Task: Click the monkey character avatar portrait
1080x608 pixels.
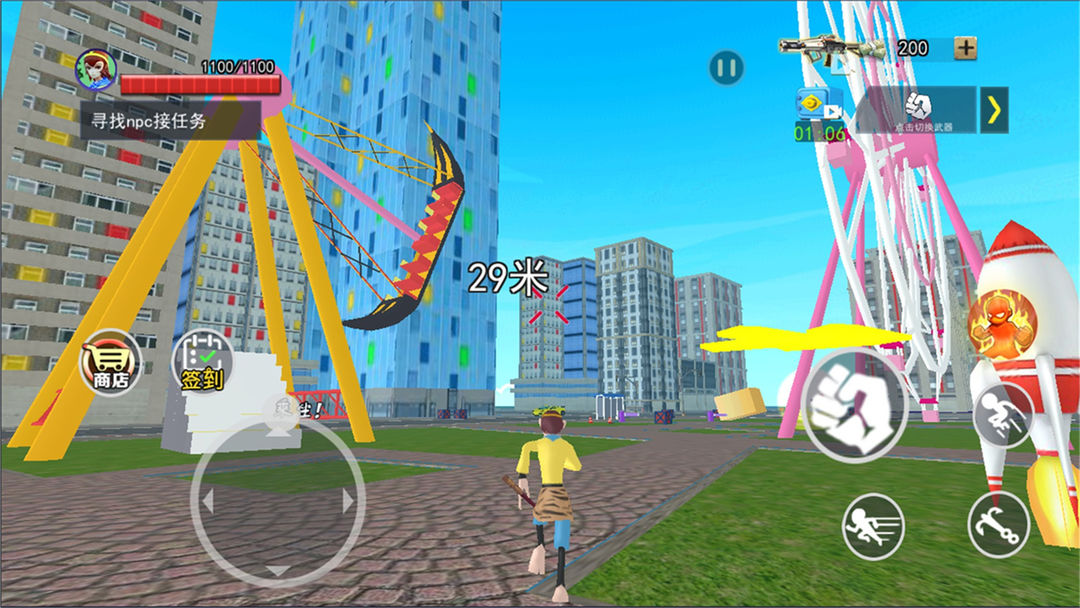Action: 96,69
